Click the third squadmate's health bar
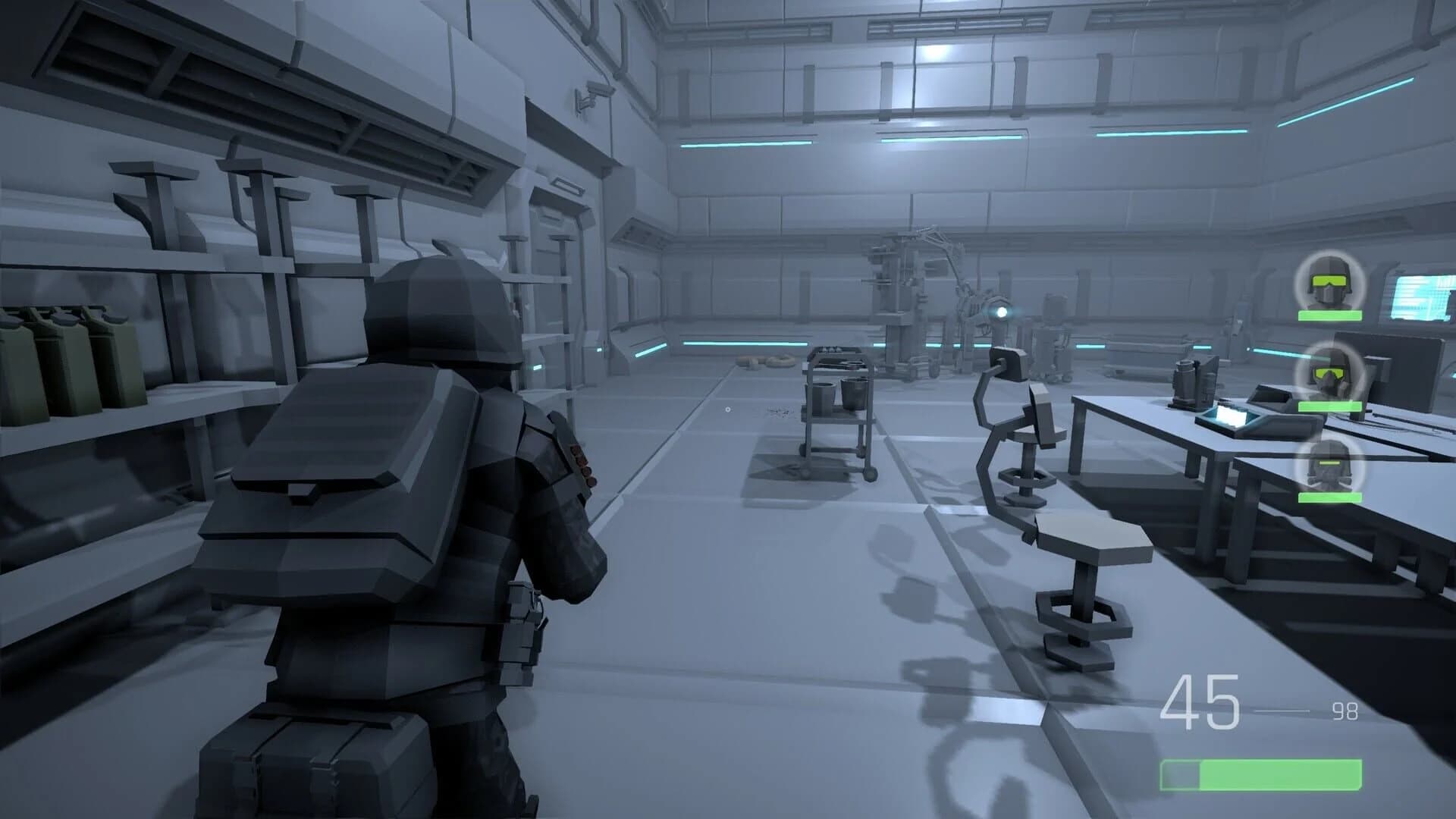Viewport: 1456px width, 819px height. pos(1329,496)
